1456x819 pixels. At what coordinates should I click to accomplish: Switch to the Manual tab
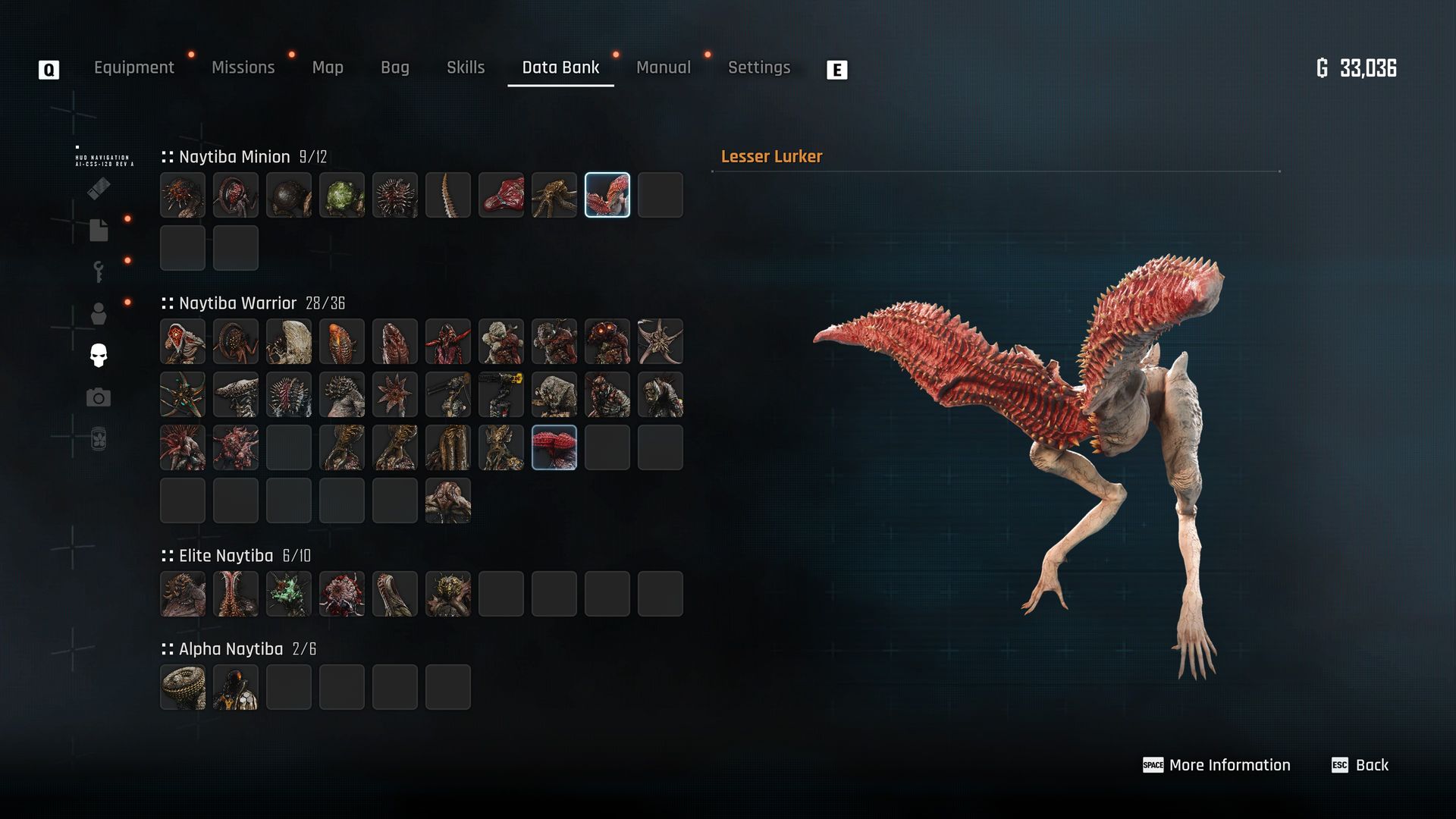pyautogui.click(x=663, y=67)
